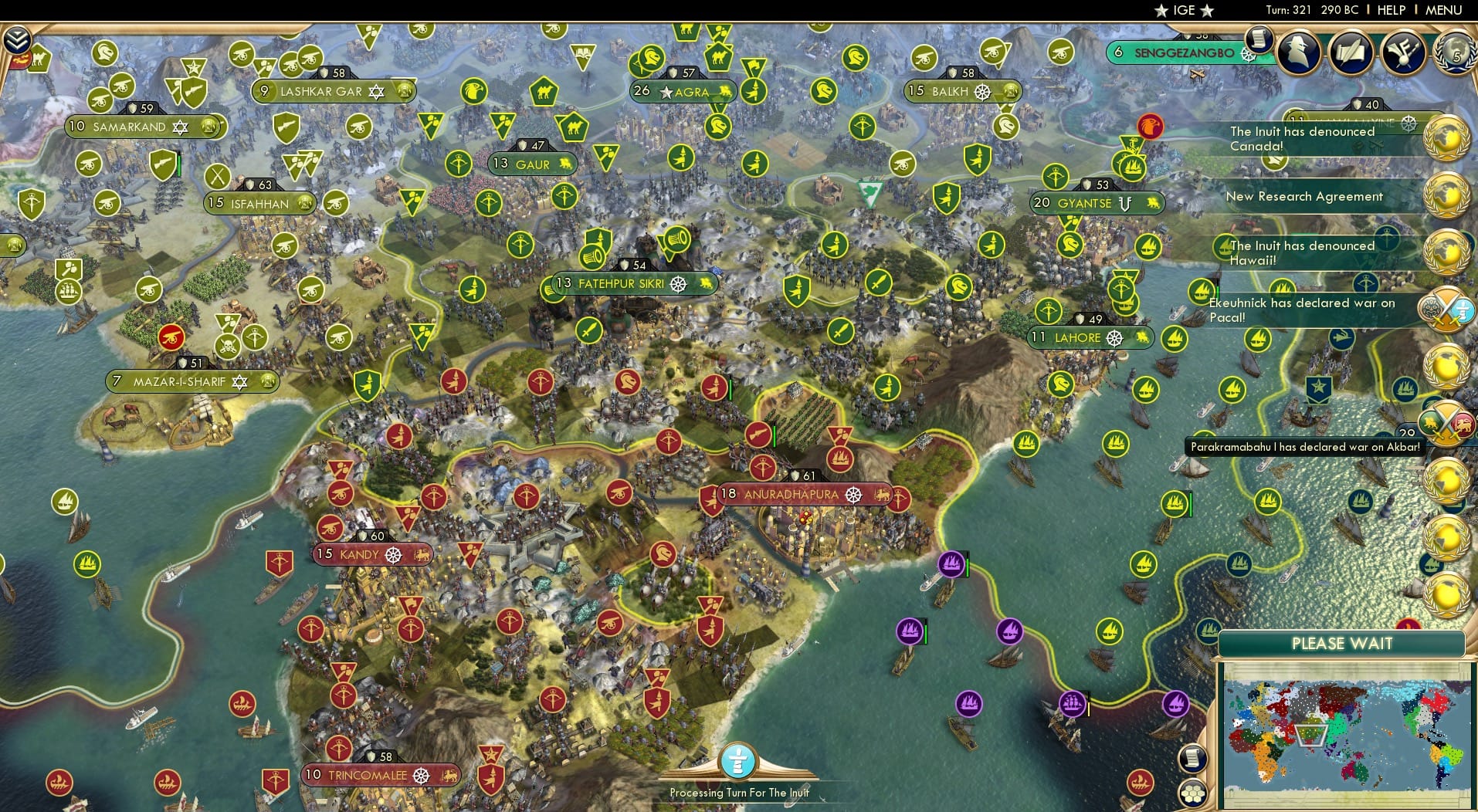This screenshot has width=1478, height=812.
Task: Open the Espionage overview spy icon
Action: click(x=1297, y=51)
